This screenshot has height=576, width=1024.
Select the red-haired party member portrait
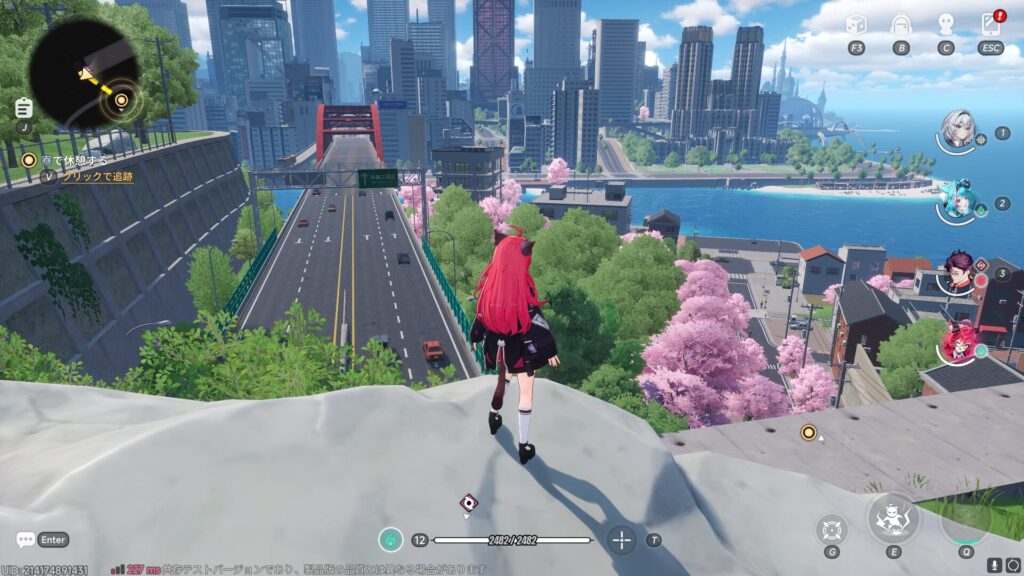958,342
